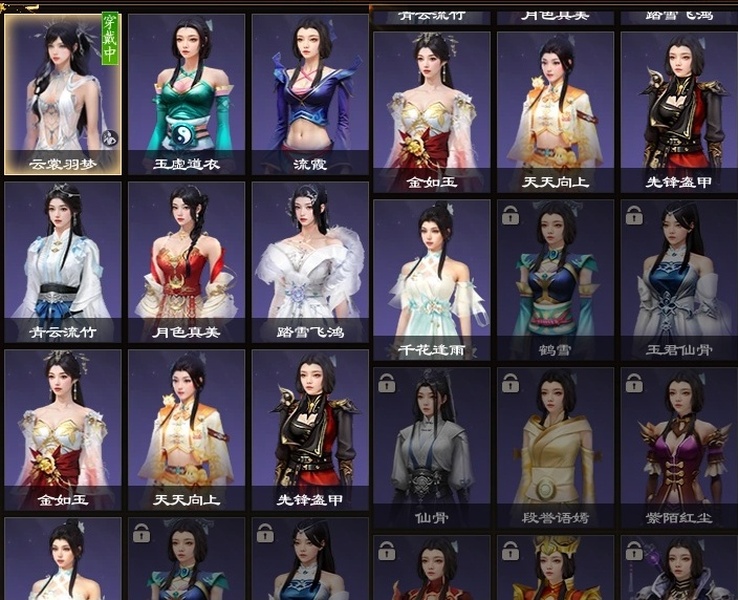
Task: Choose the locked 王君仙骨 outfit
Action: (x=678, y=280)
